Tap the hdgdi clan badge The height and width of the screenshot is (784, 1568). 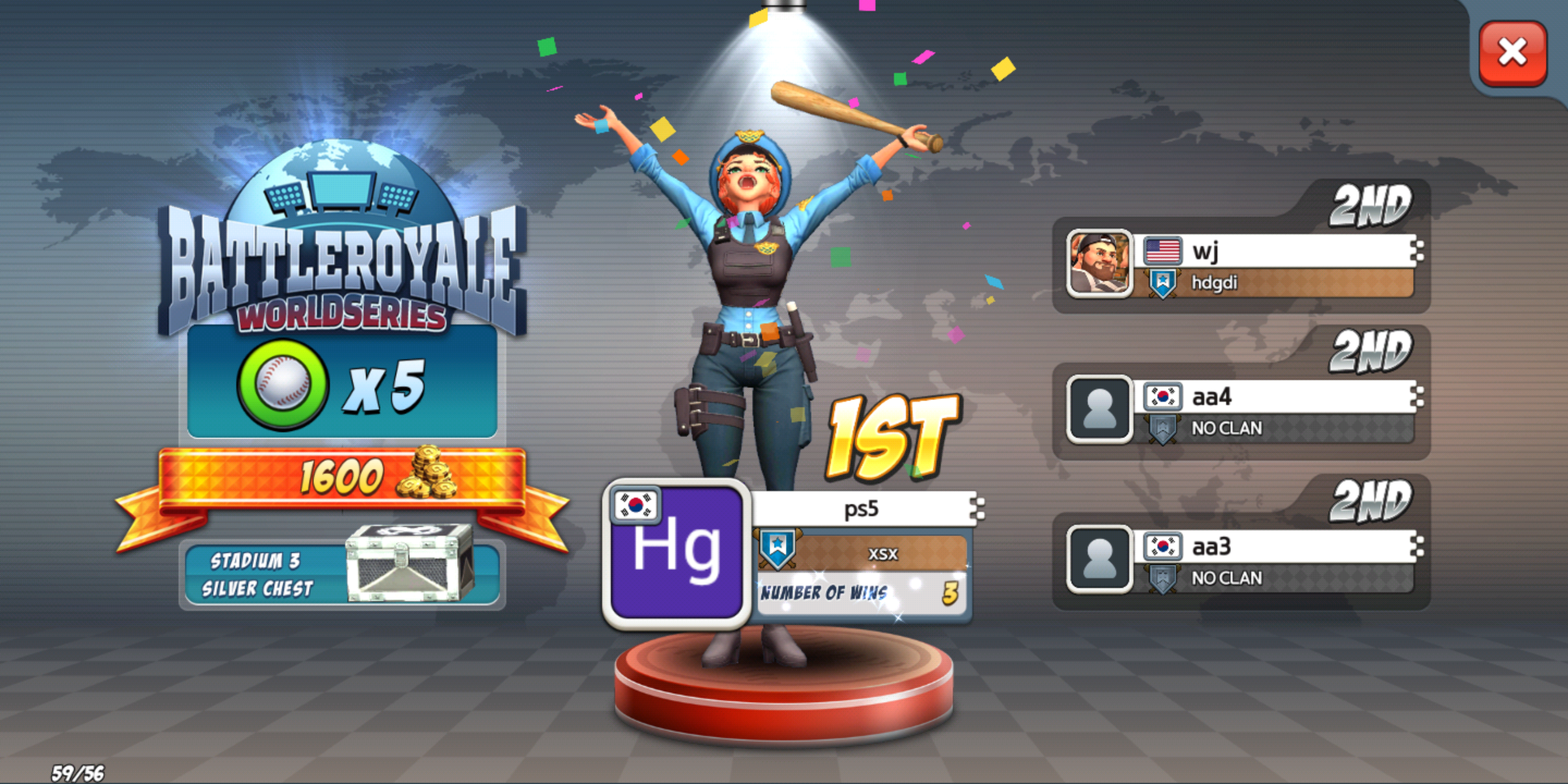tap(1162, 283)
